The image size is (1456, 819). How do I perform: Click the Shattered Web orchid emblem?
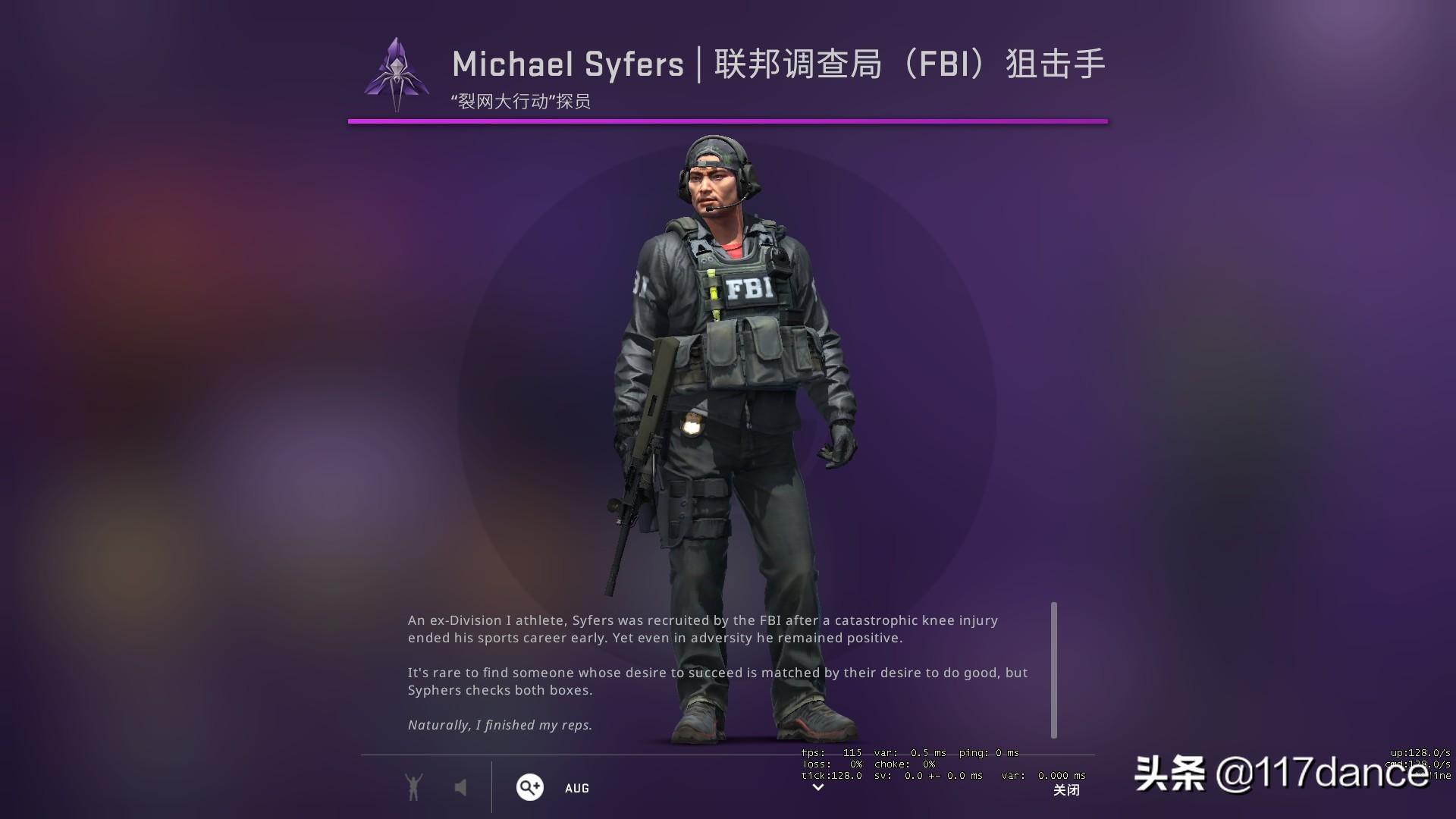[397, 74]
